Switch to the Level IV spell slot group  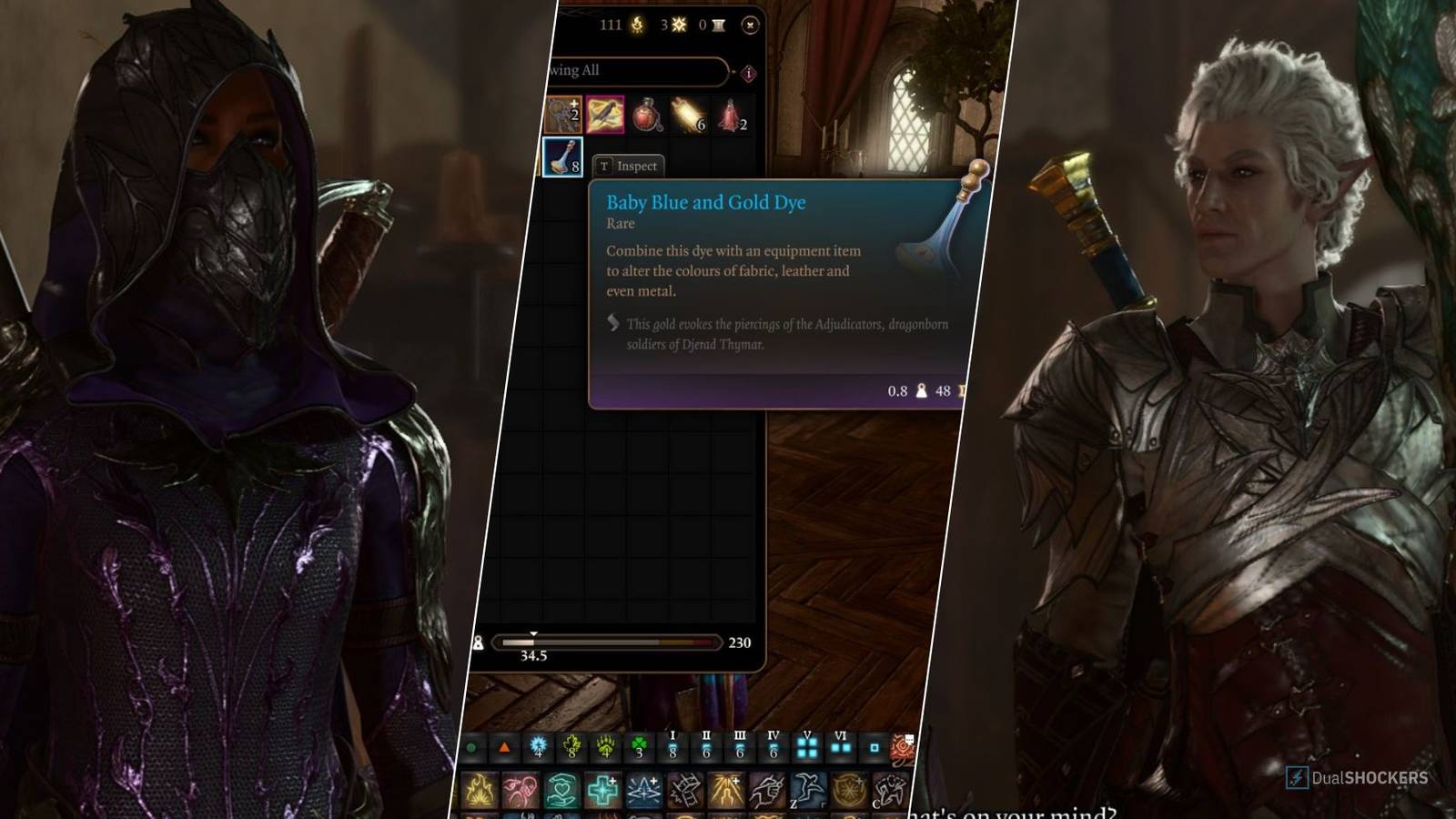pyautogui.click(x=773, y=747)
